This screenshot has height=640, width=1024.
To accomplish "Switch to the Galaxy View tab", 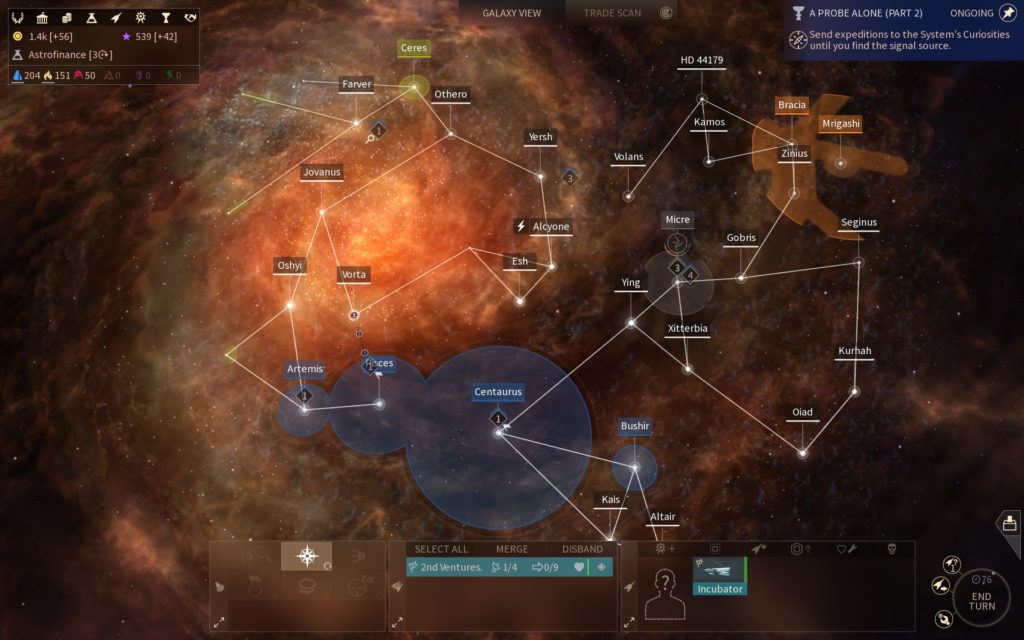I will (511, 13).
